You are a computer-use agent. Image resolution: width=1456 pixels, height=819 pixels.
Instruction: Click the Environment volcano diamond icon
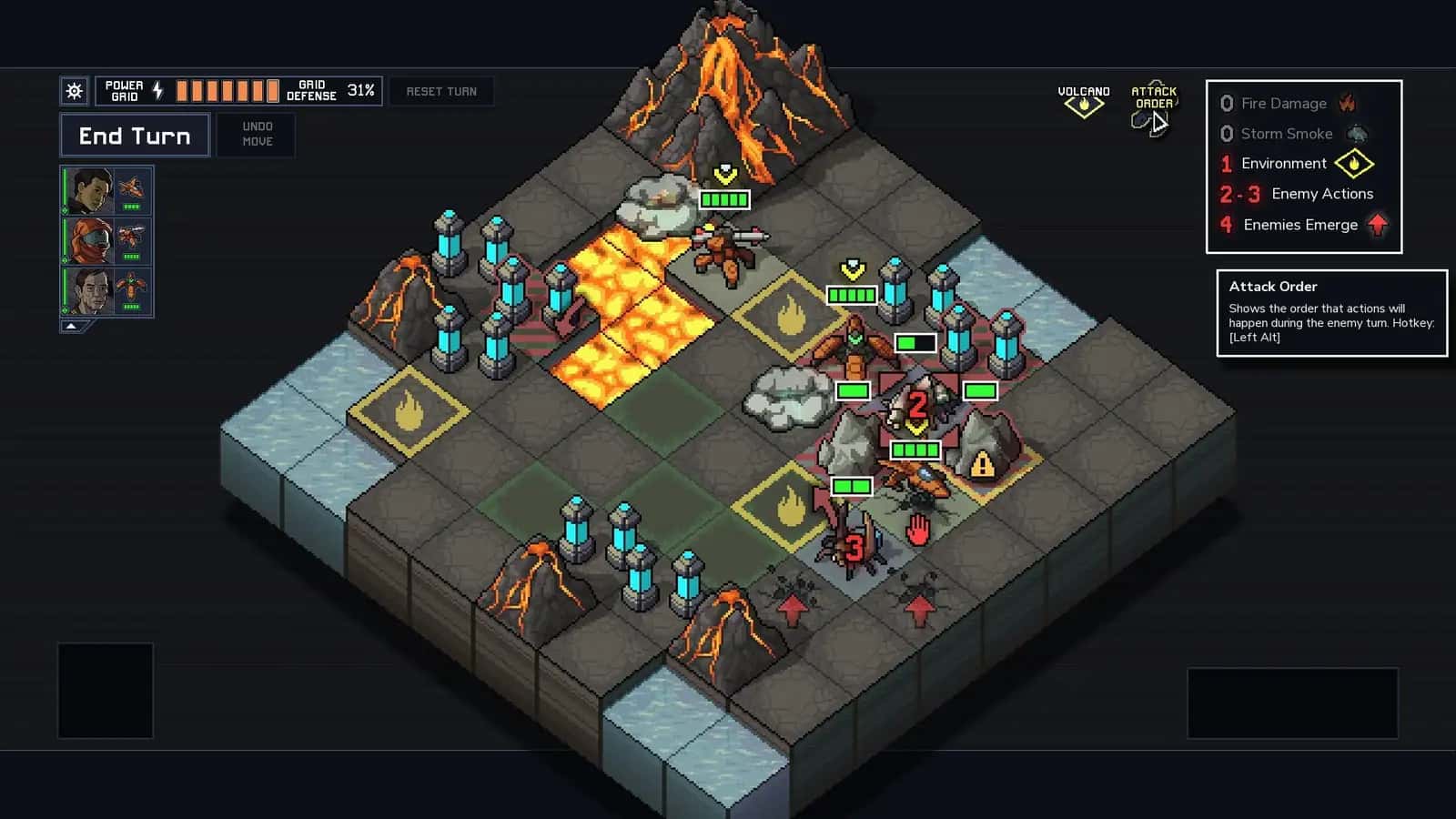coord(1355,164)
